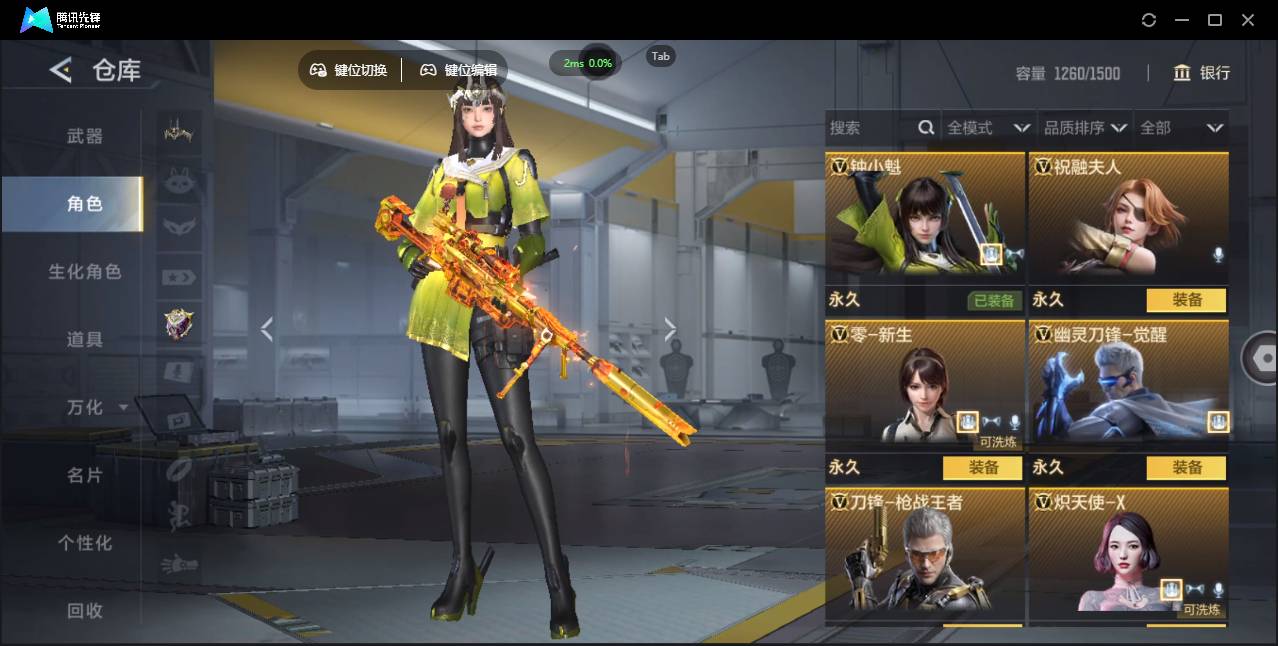Image resolution: width=1278 pixels, height=646 pixels.
Task: Open the 品质排序 sort dropdown
Action: [x=1085, y=128]
